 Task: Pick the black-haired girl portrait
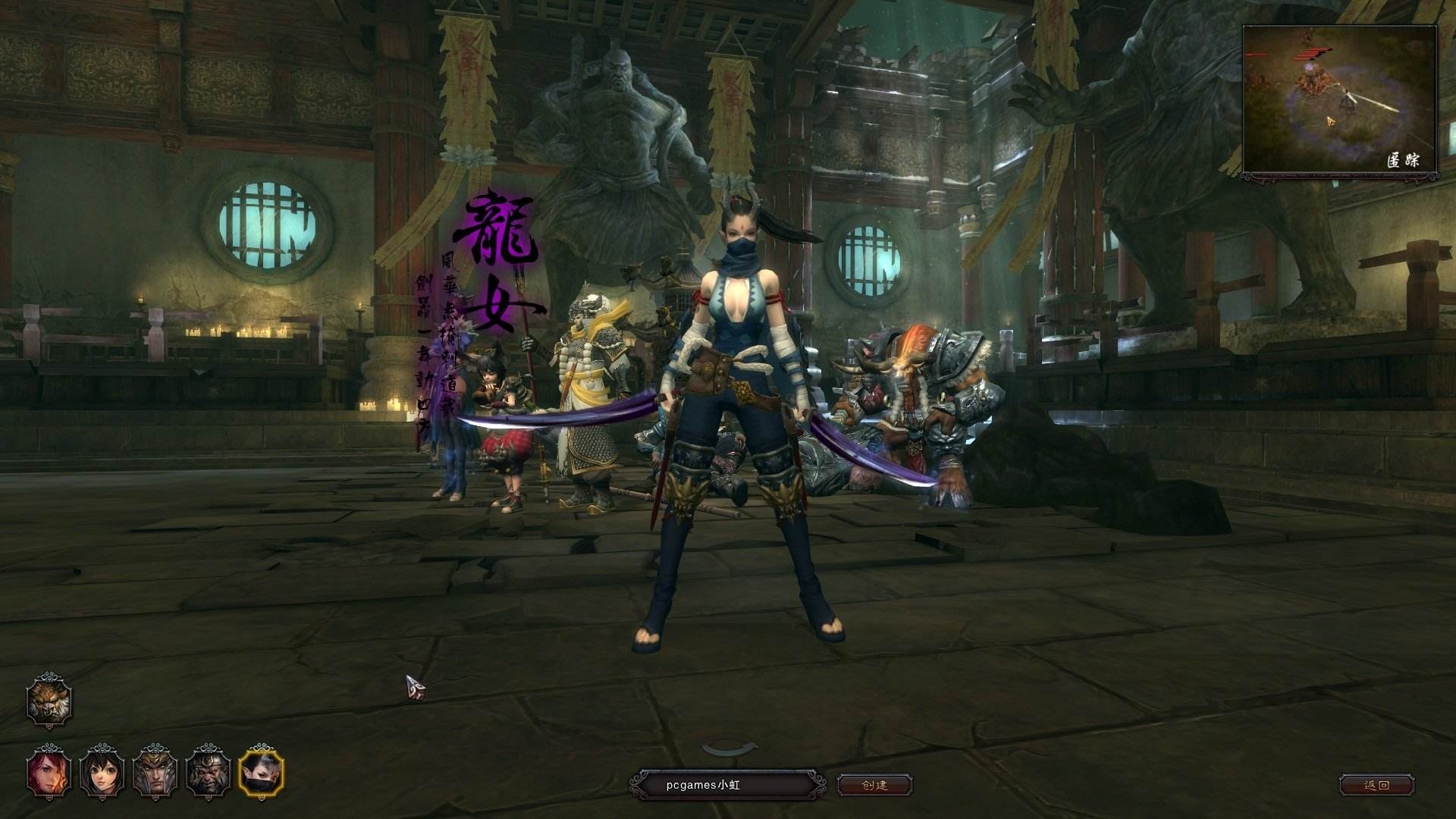[x=102, y=773]
